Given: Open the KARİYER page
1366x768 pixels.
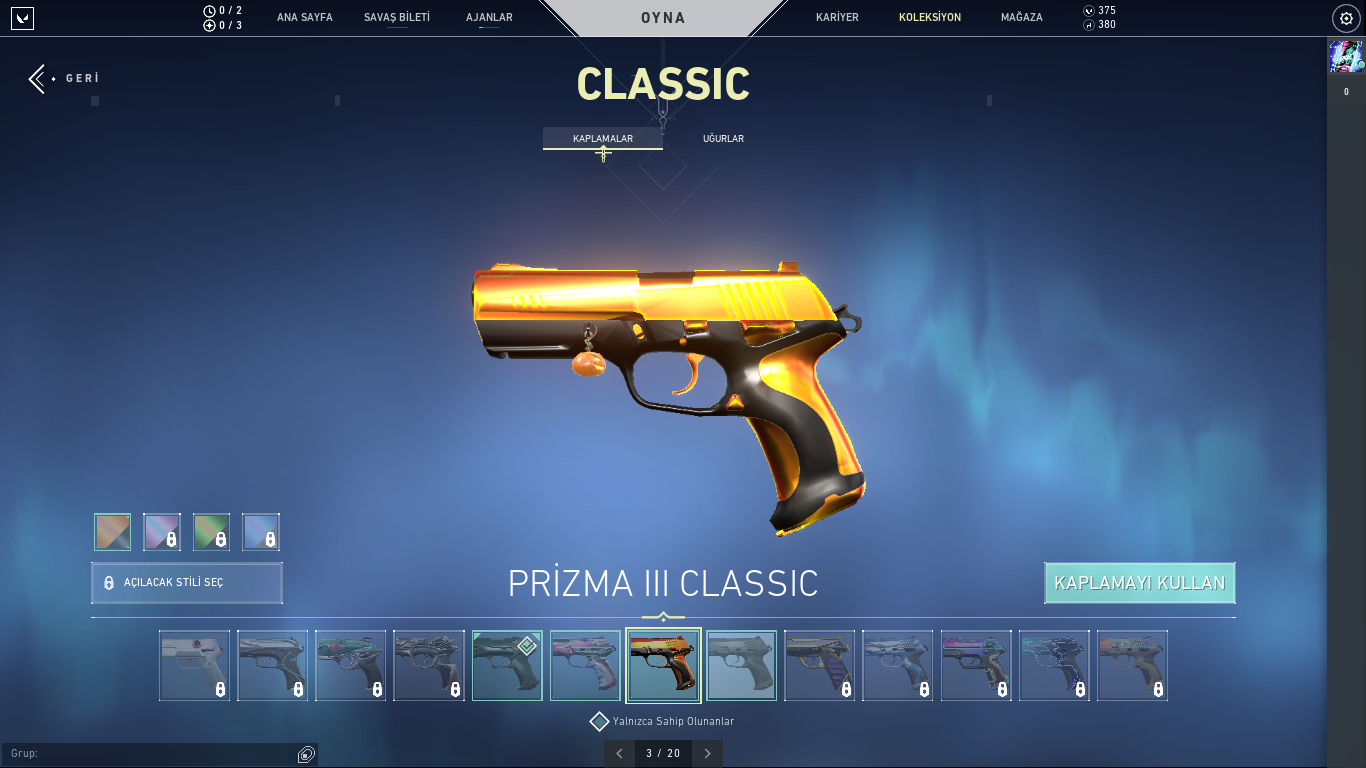Looking at the screenshot, I should point(837,17).
